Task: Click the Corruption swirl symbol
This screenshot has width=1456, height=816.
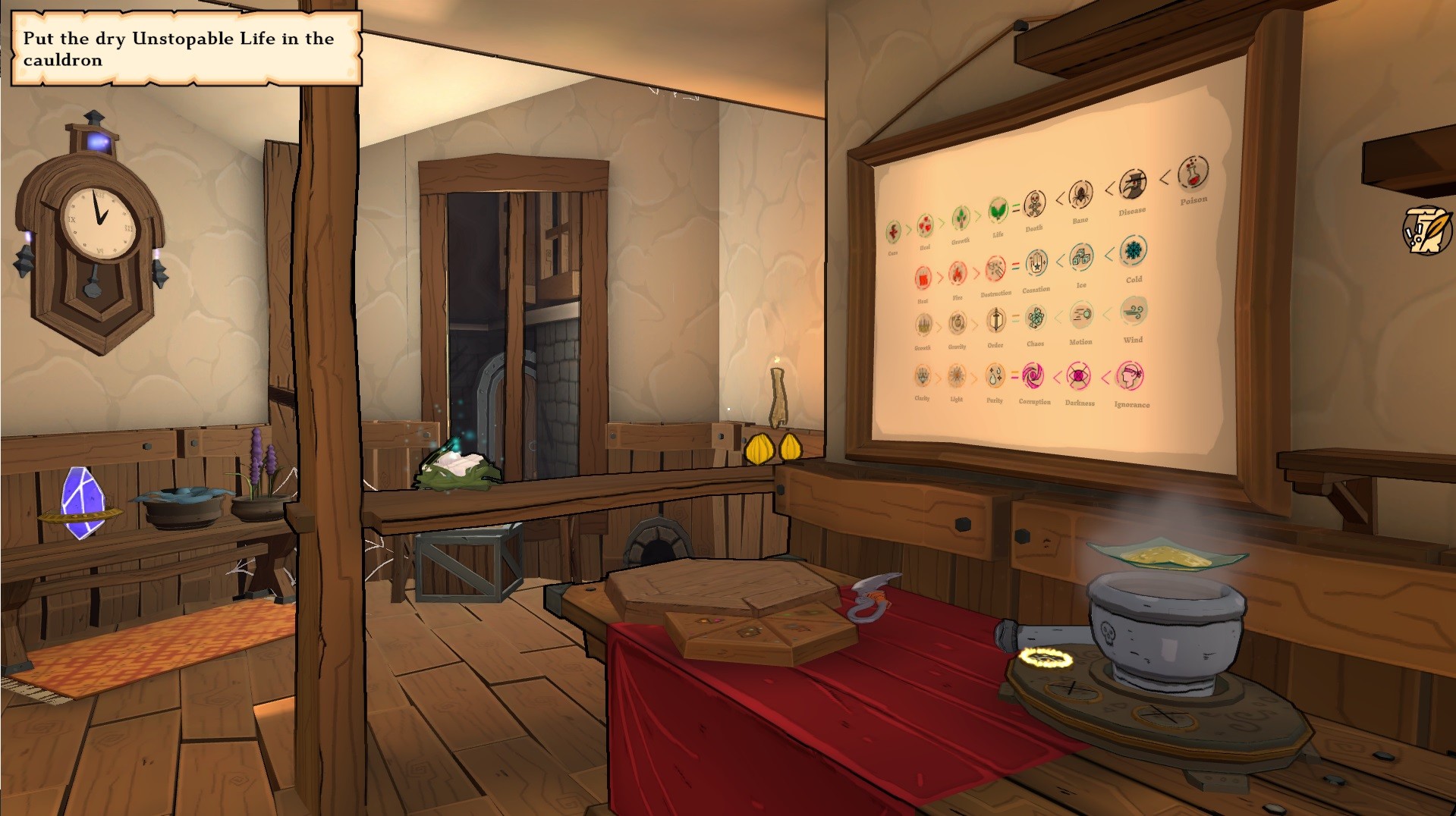Action: pos(1032,375)
